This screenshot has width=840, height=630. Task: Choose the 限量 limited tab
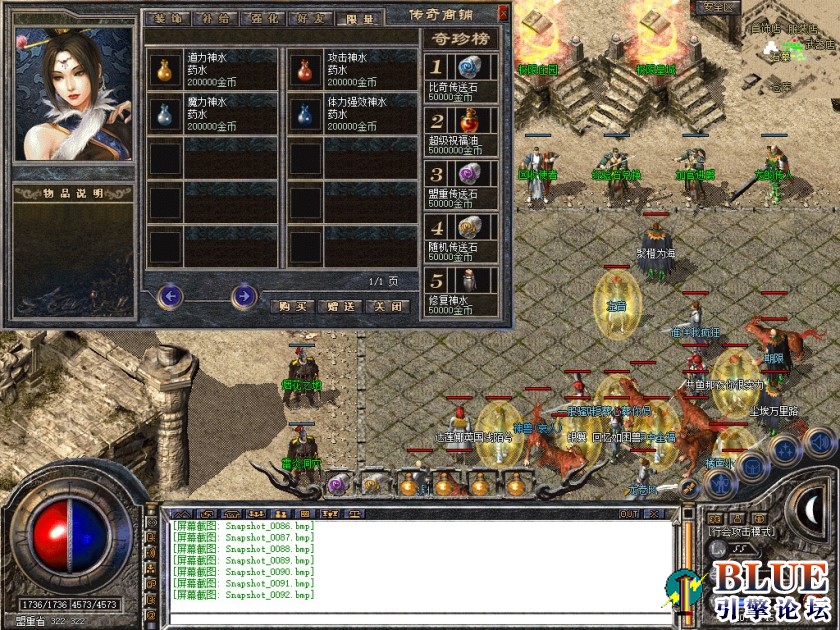(x=357, y=18)
